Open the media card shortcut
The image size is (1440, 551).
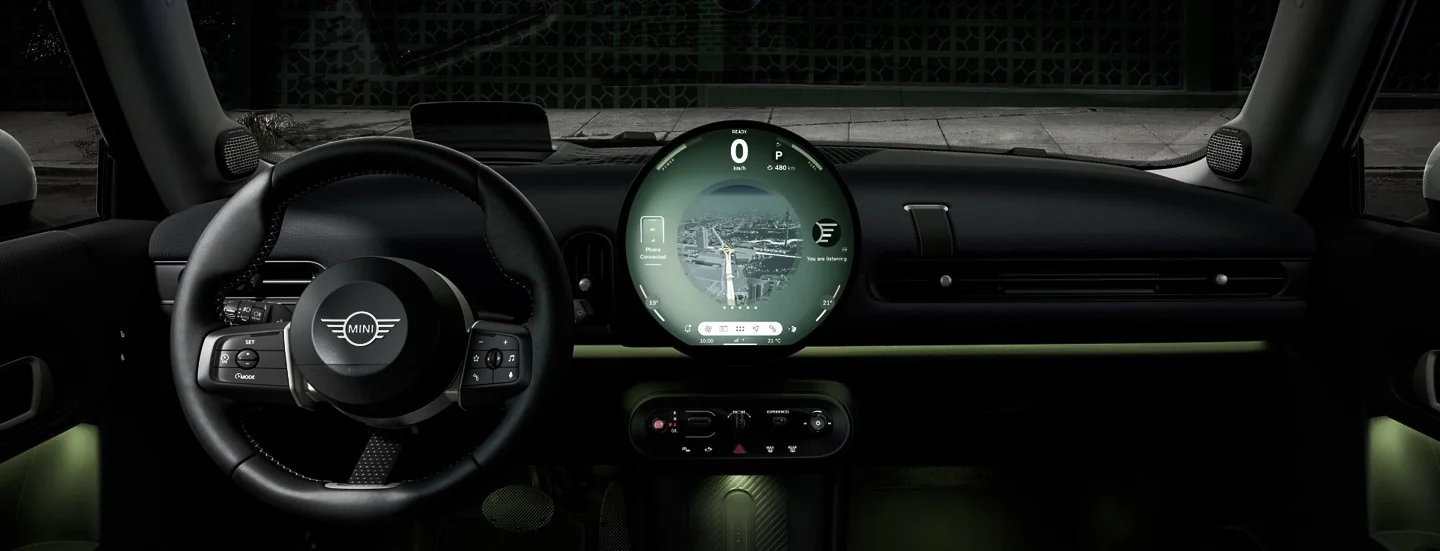pos(723,328)
